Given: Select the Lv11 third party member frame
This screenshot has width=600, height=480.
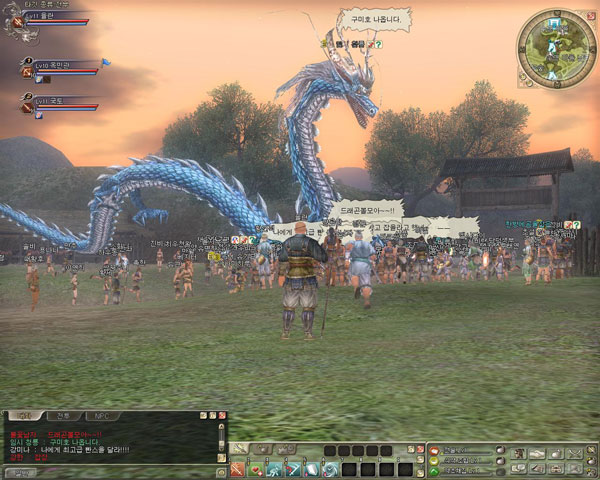Looking at the screenshot, I should [60, 104].
